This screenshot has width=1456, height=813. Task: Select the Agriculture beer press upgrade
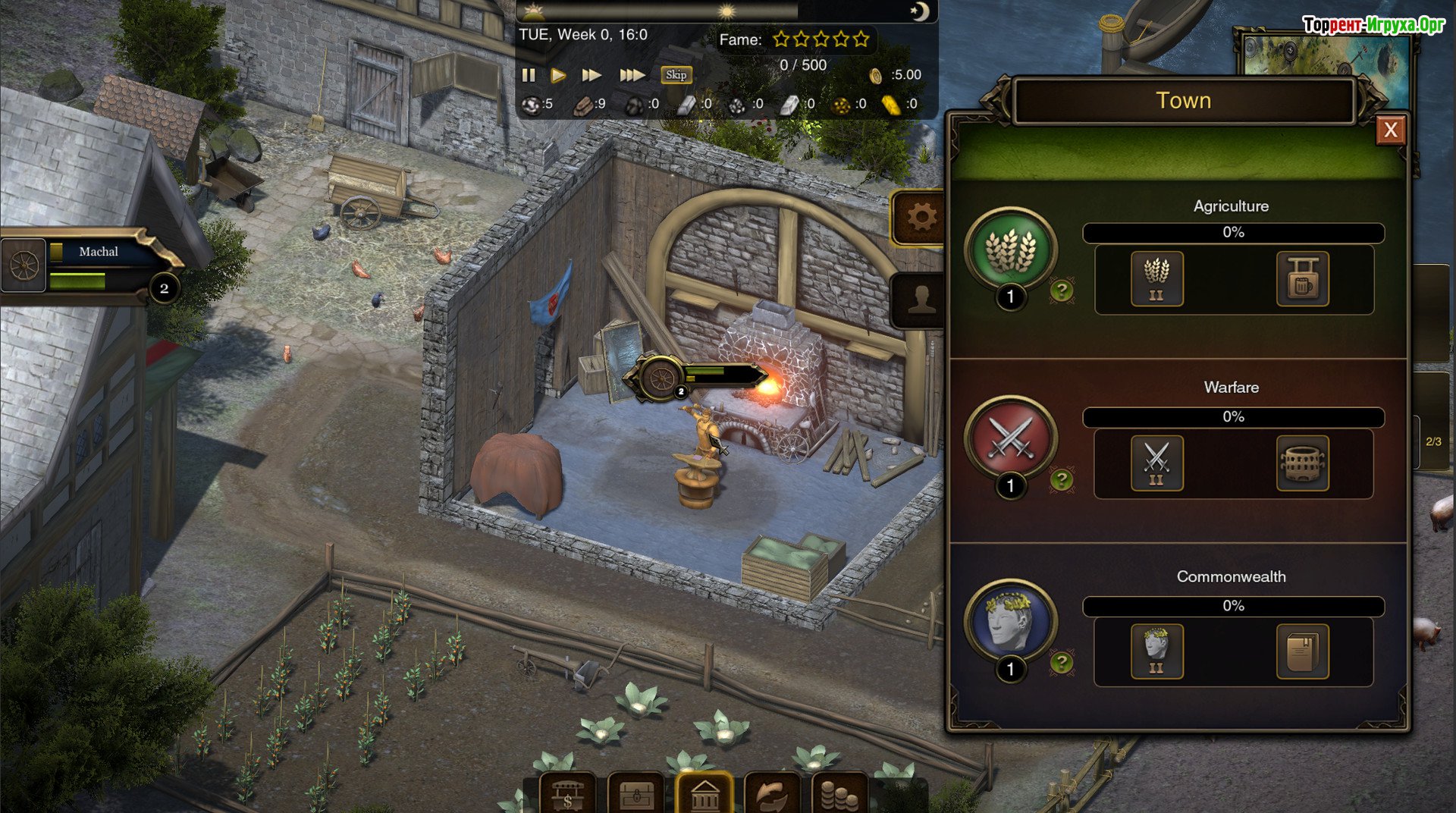click(x=1302, y=279)
